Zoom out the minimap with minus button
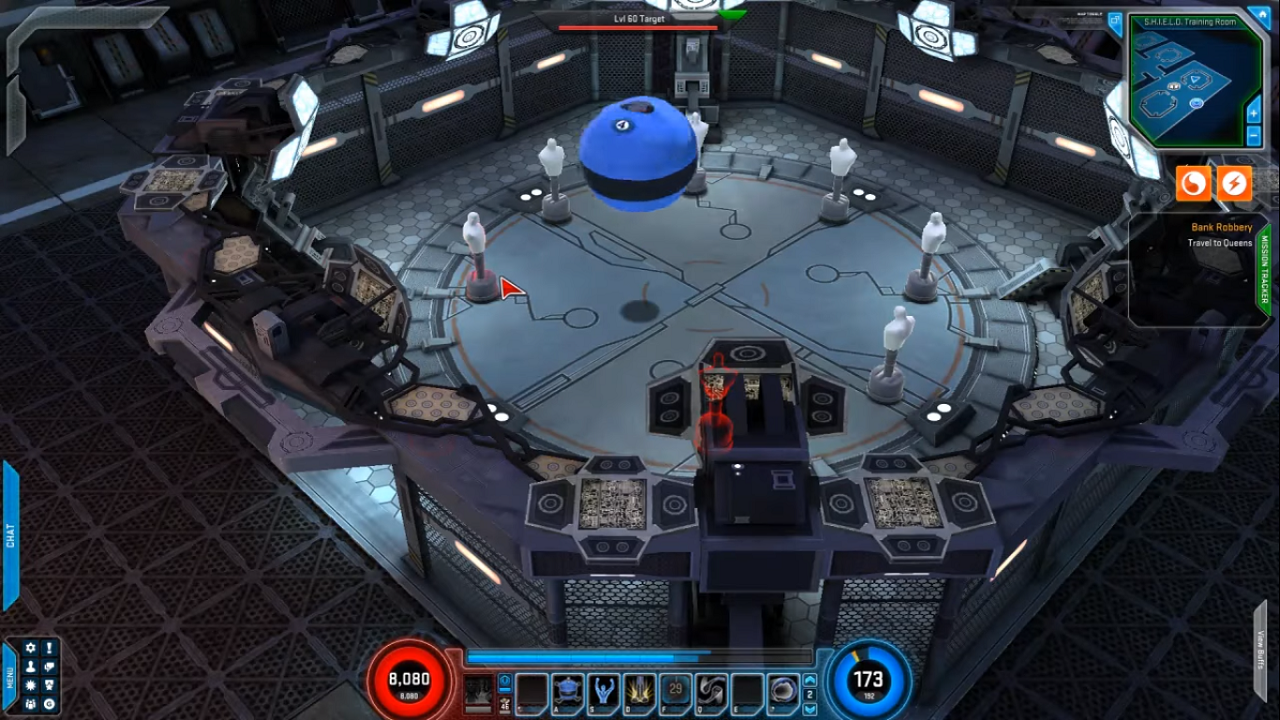This screenshot has height=720, width=1280. click(x=1254, y=136)
